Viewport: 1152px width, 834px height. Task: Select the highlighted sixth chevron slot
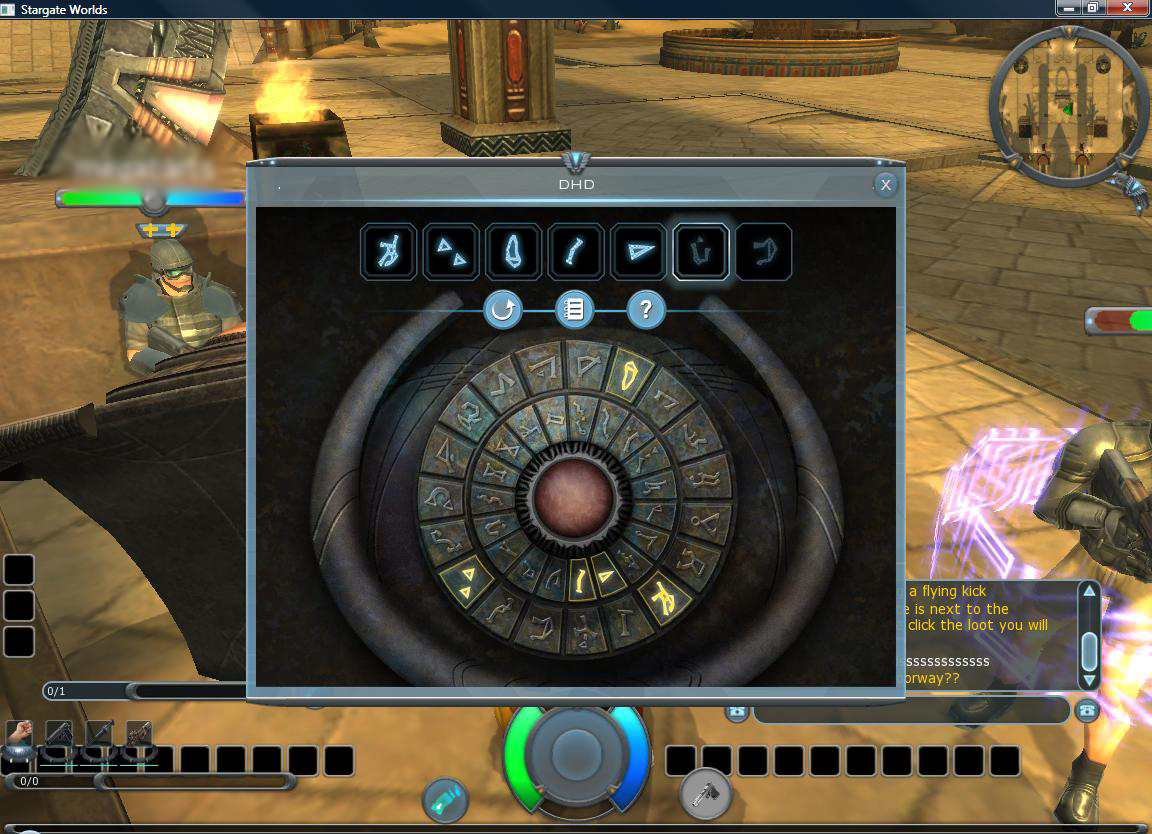(x=701, y=251)
